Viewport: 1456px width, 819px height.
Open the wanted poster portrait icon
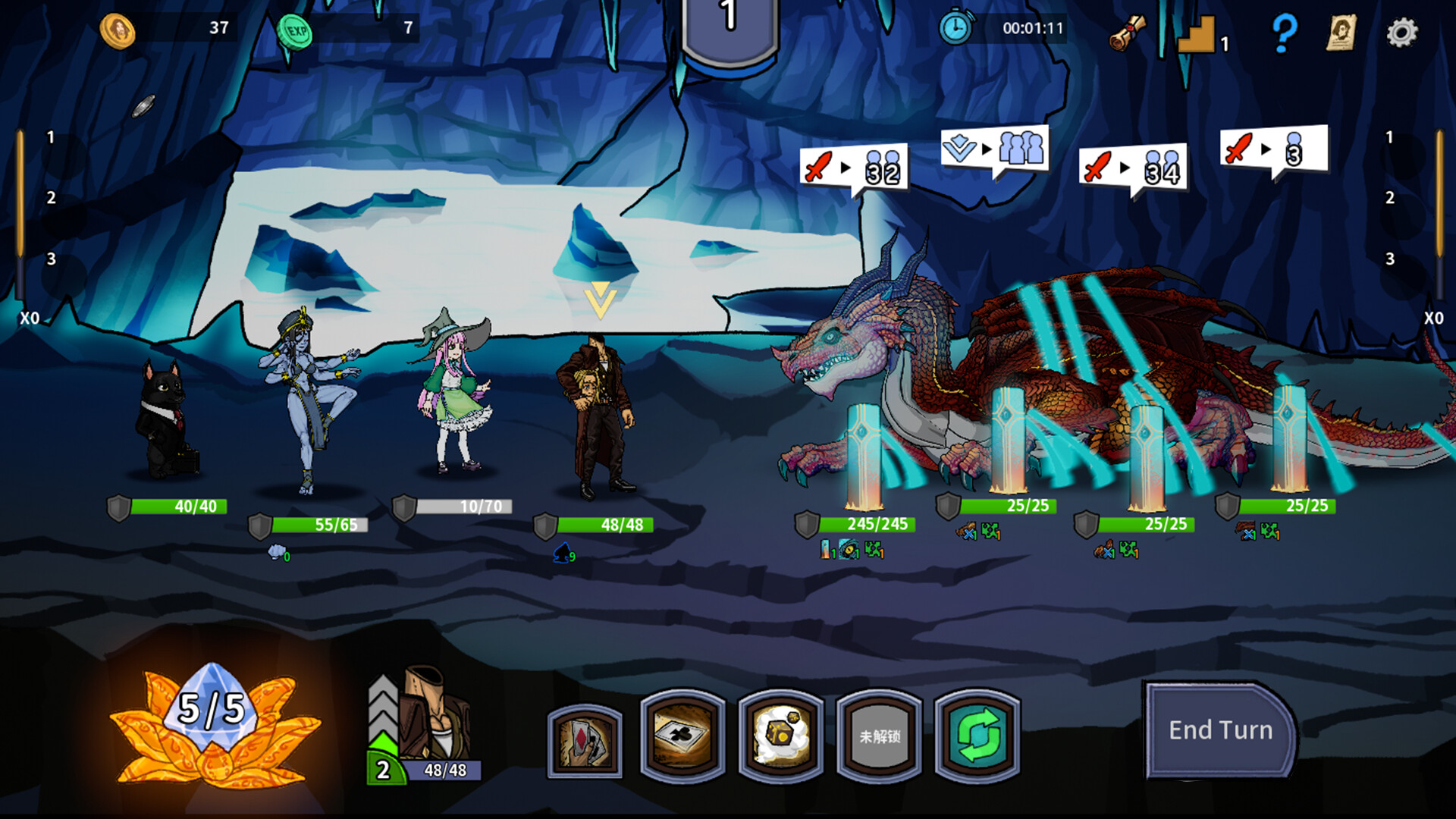[x=1341, y=32]
